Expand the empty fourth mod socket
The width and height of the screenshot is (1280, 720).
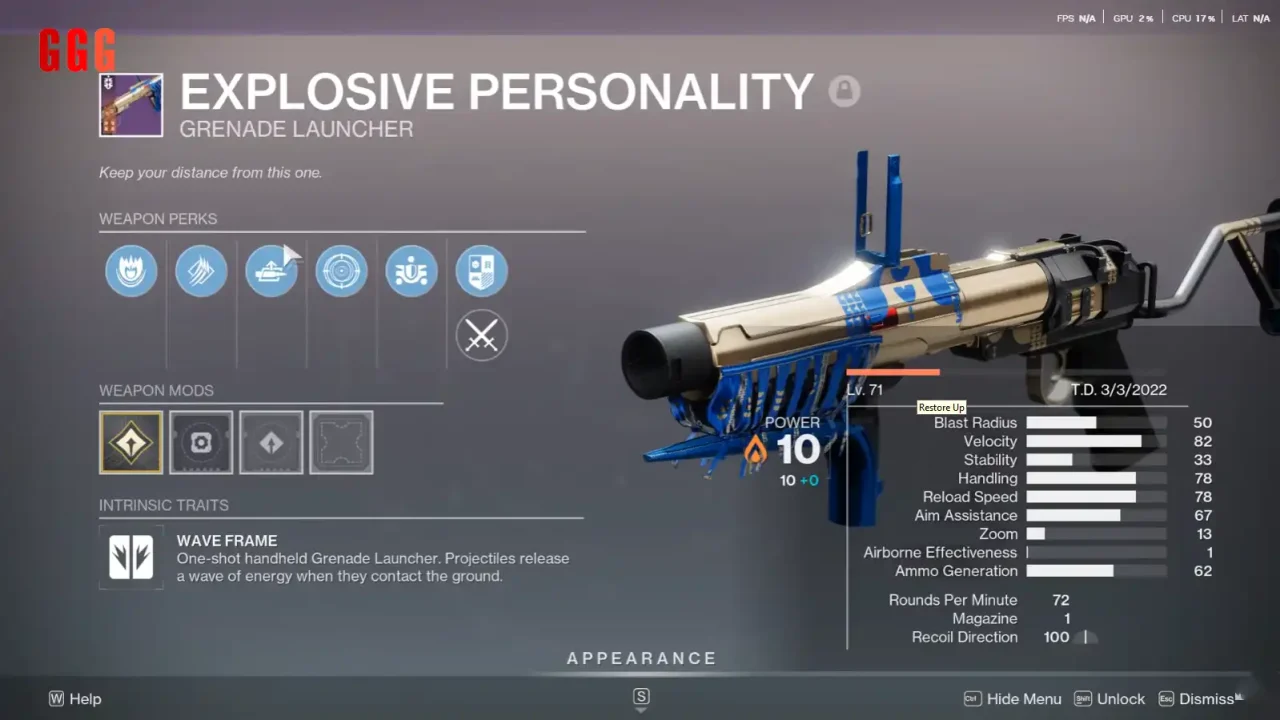[341, 442]
